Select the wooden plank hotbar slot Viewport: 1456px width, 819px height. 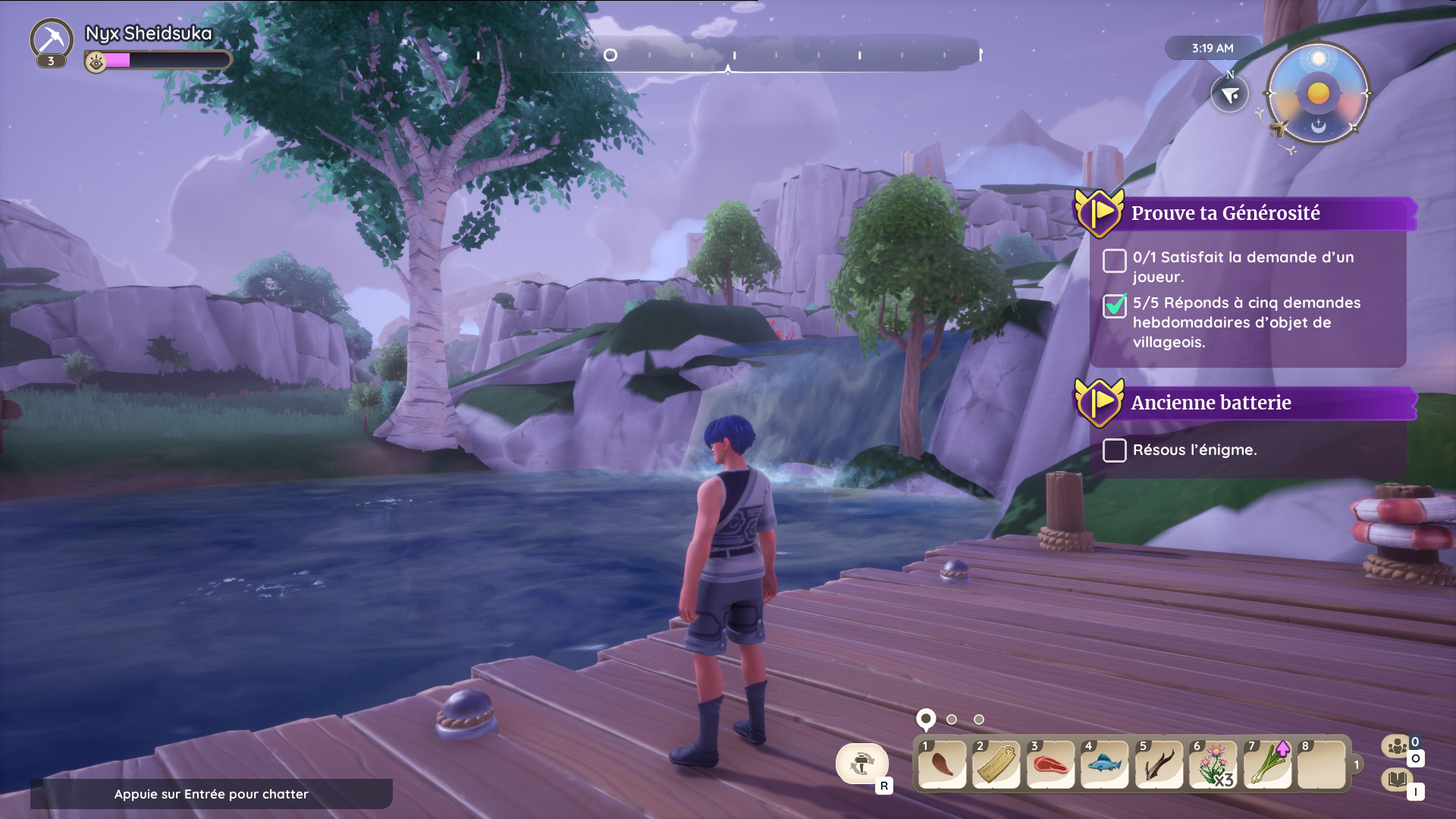coord(996,764)
